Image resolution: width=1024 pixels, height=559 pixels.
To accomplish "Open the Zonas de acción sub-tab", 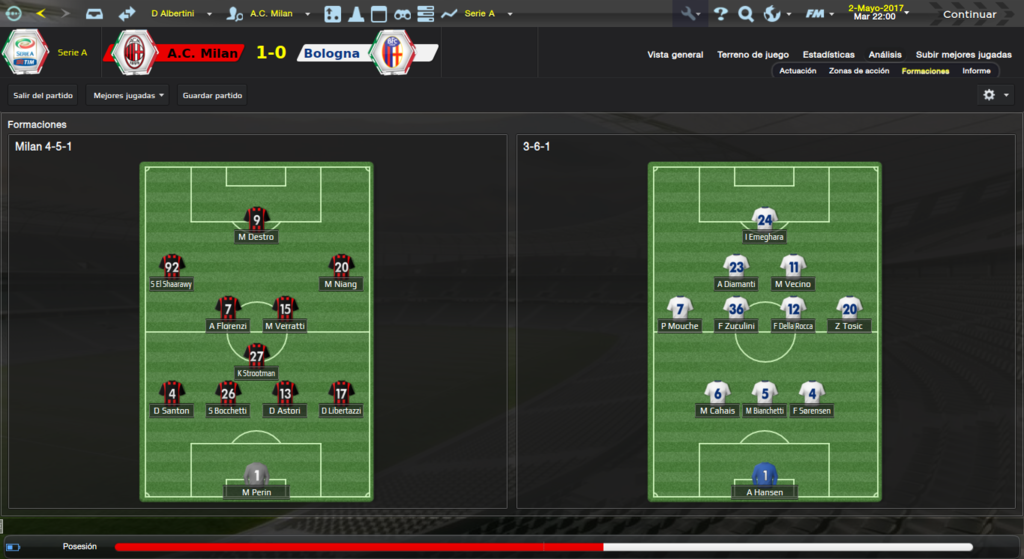I will (859, 71).
